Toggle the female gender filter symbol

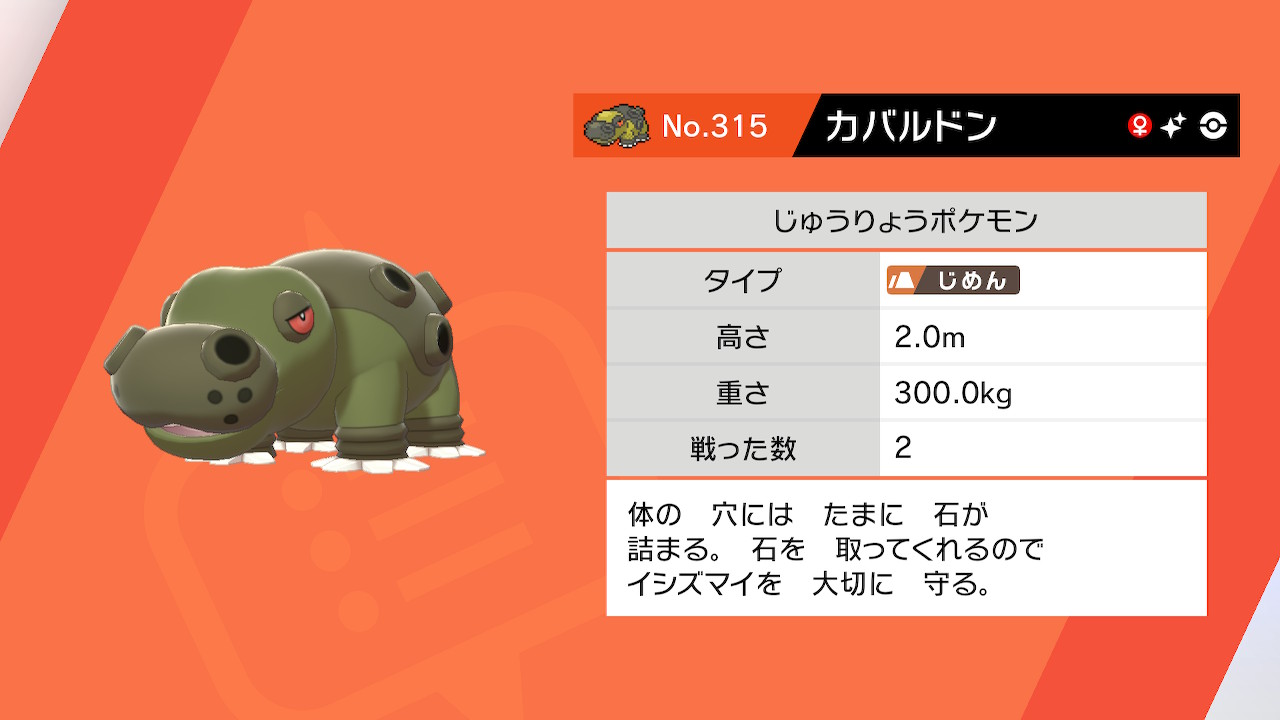coord(1139,125)
